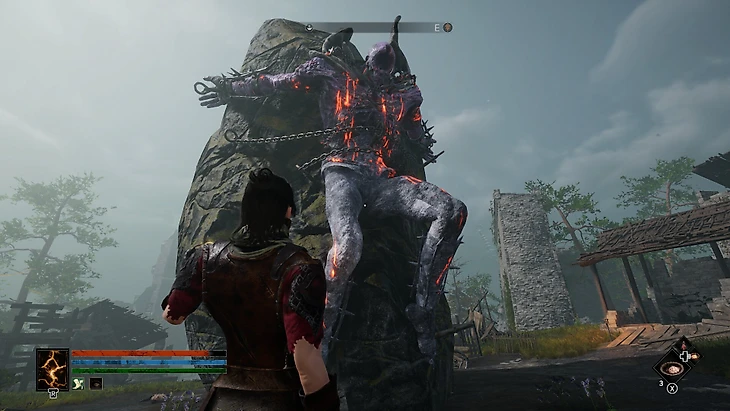The image size is (730, 411).
Task: Click the dark status icon beside the running figure
Action: 95,383
